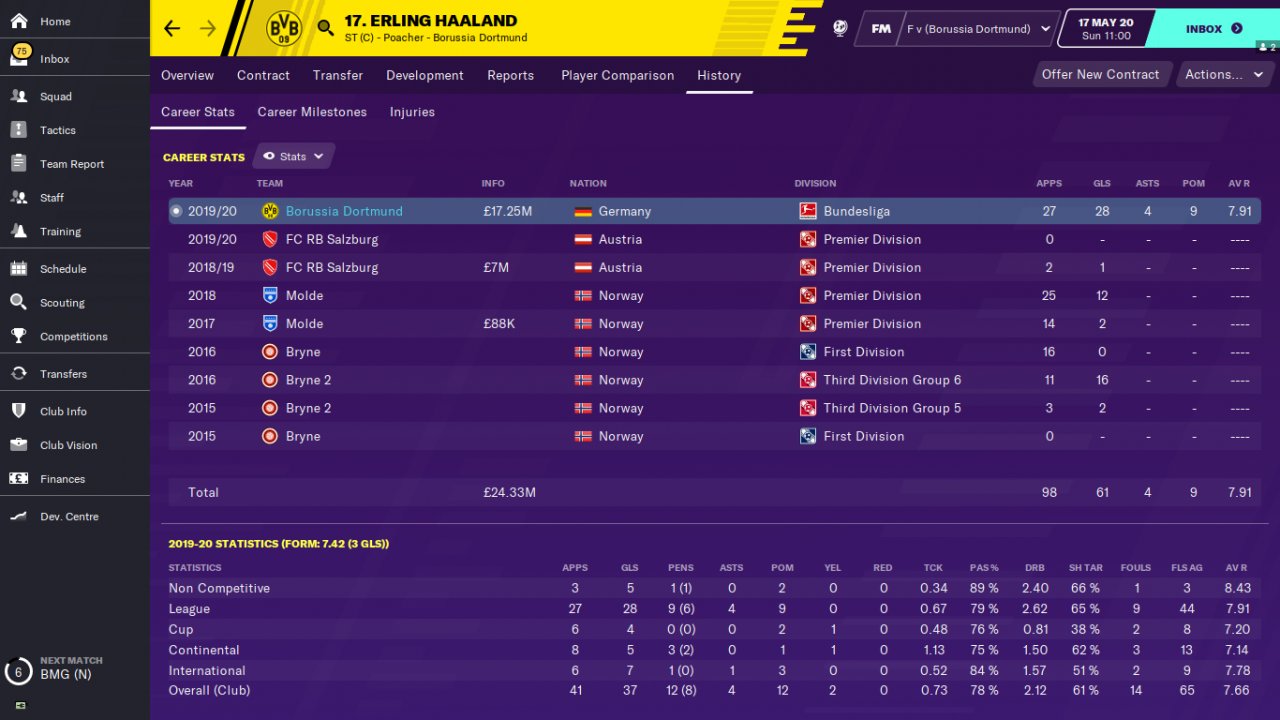
Task: Go to the Home screen
Action: (x=55, y=21)
